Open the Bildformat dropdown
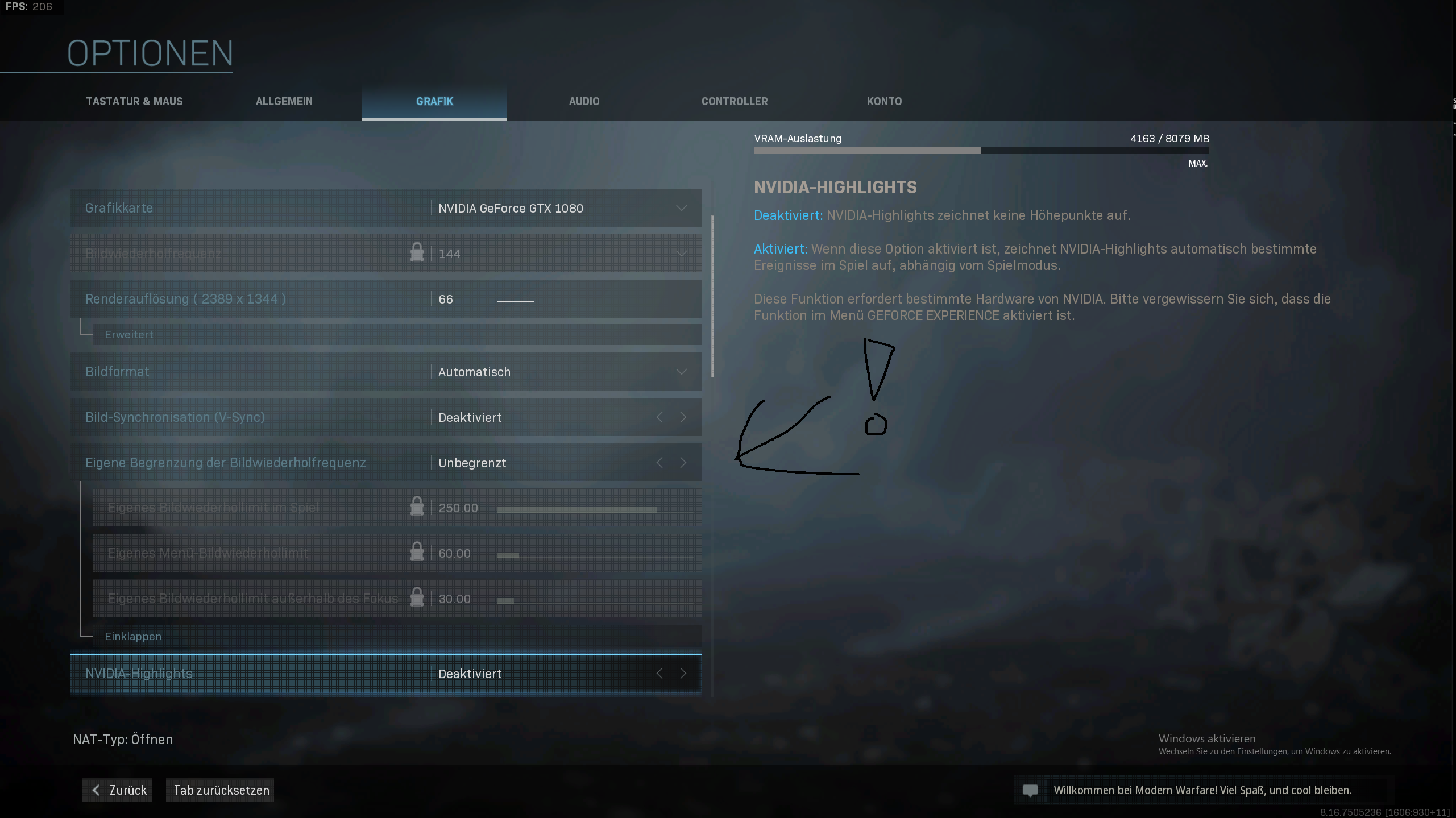 point(681,371)
